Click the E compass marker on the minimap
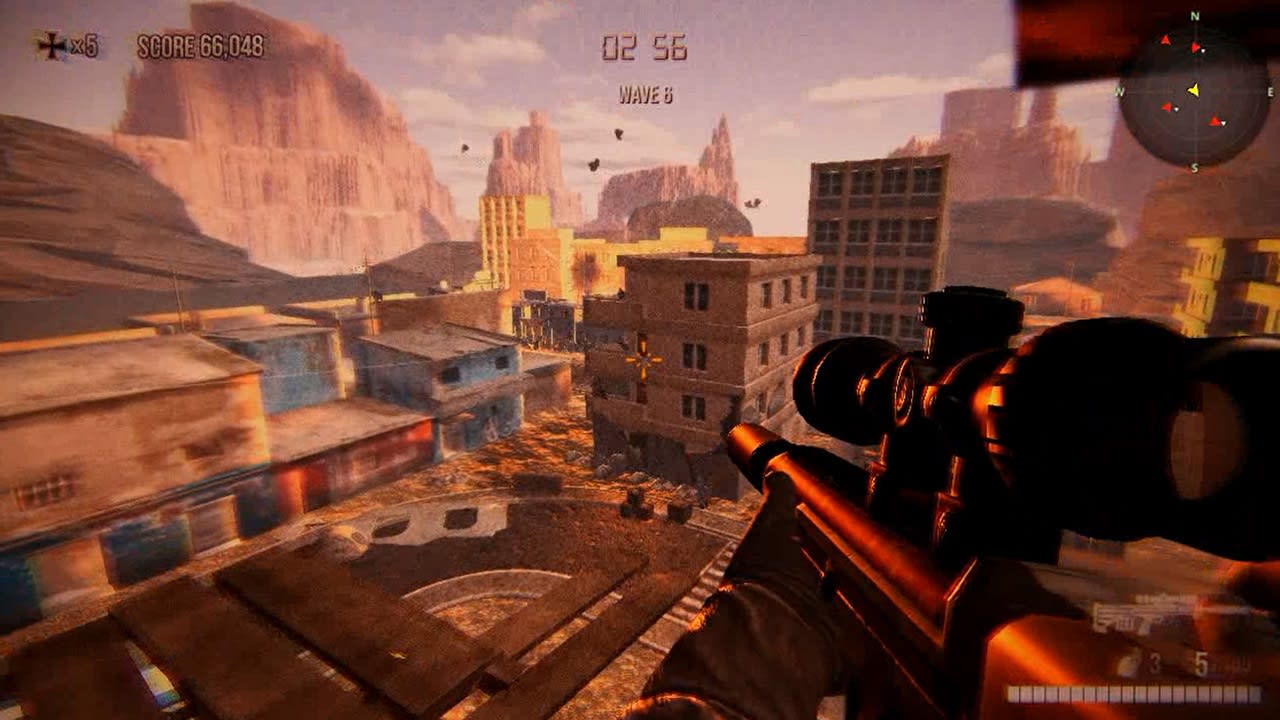 click(x=1269, y=91)
